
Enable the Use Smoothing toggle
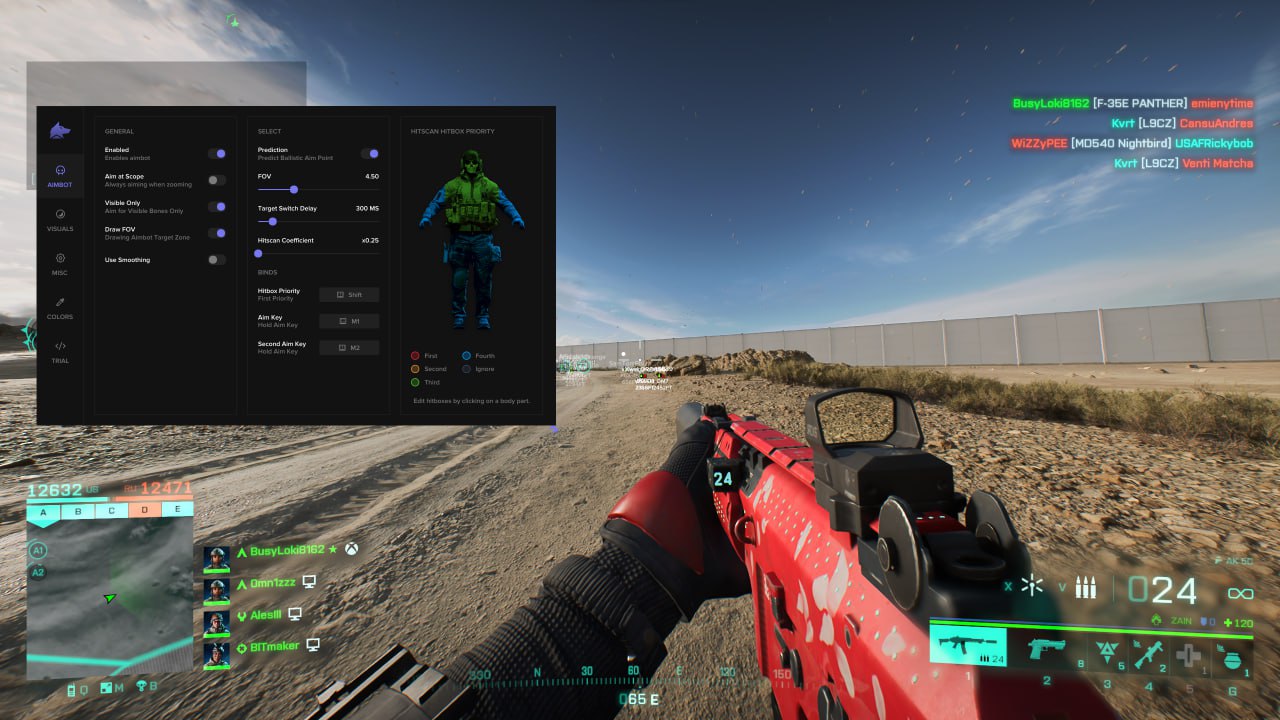217,260
